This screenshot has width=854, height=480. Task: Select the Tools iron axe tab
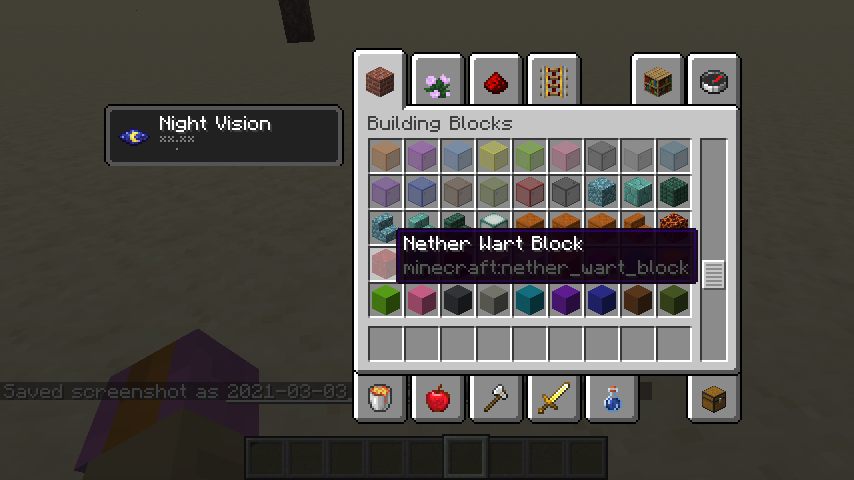click(x=495, y=399)
